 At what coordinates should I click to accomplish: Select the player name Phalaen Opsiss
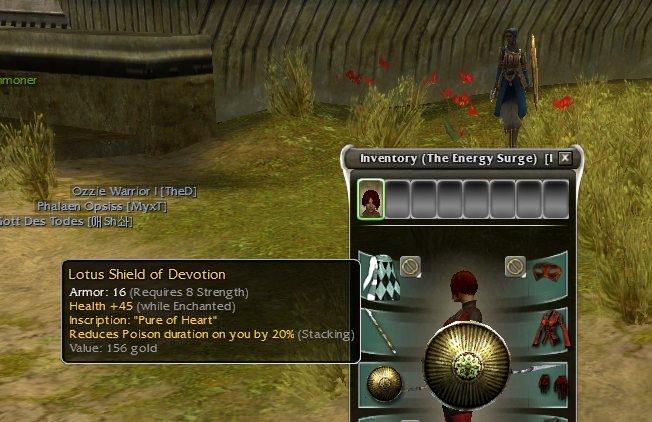pyautogui.click(x=101, y=206)
